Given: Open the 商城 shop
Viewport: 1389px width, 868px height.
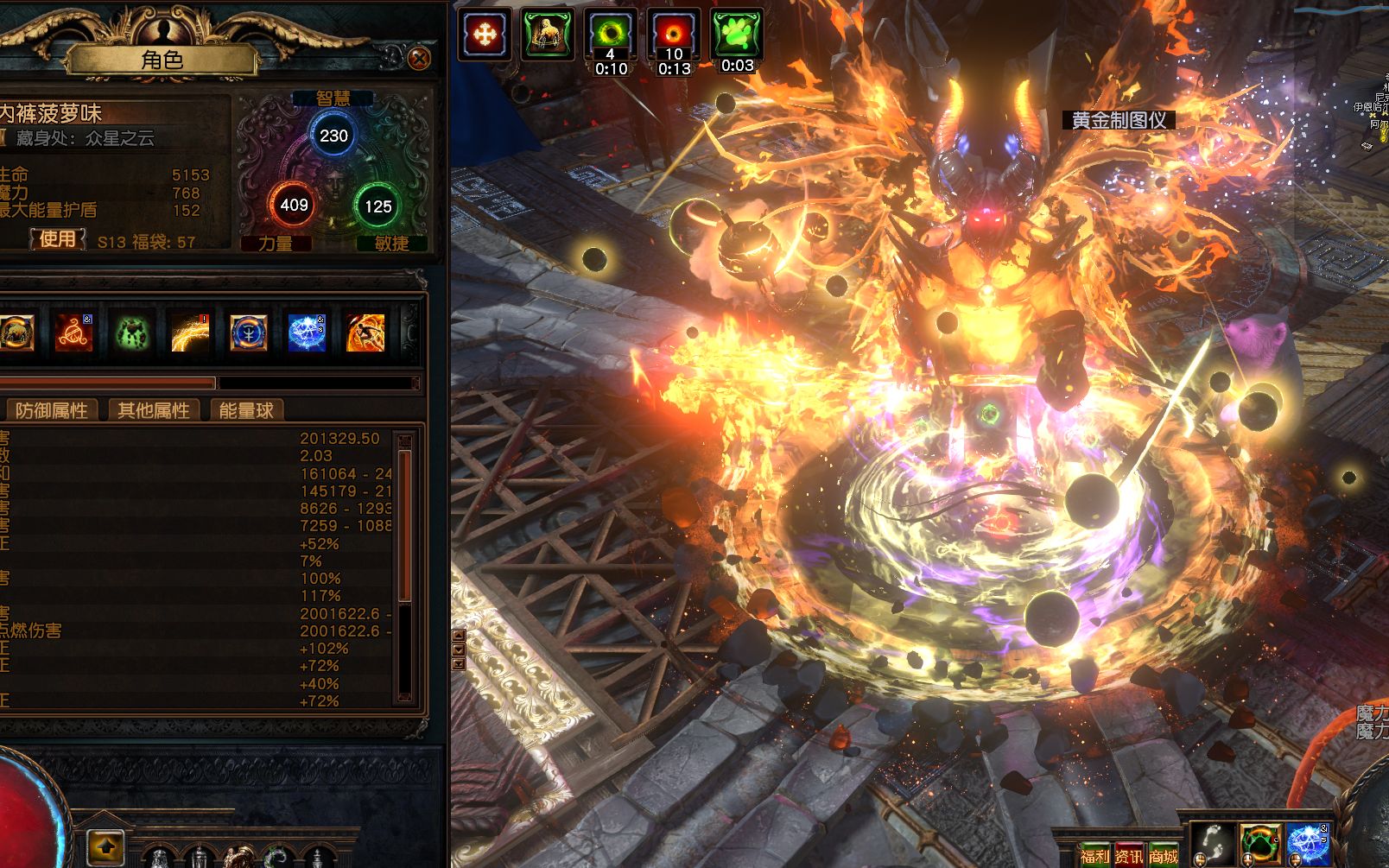Looking at the screenshot, I should [1164, 856].
